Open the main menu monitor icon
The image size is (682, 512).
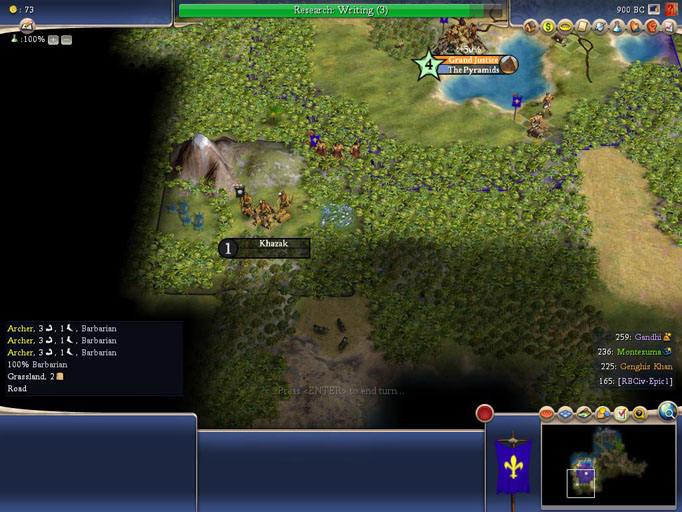point(654,9)
